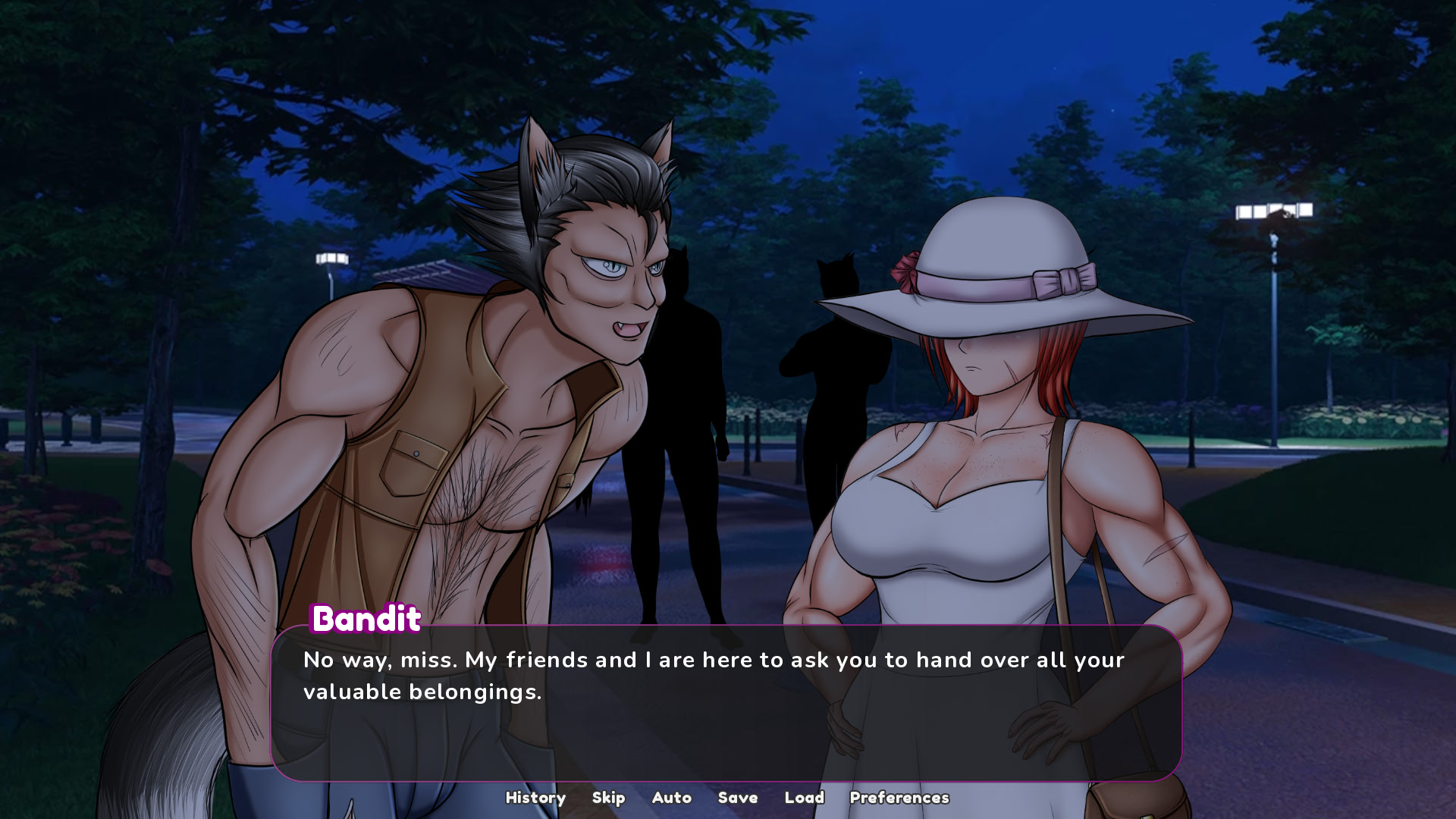Open the Save menu
Viewport: 1456px width, 819px height.
click(x=737, y=798)
